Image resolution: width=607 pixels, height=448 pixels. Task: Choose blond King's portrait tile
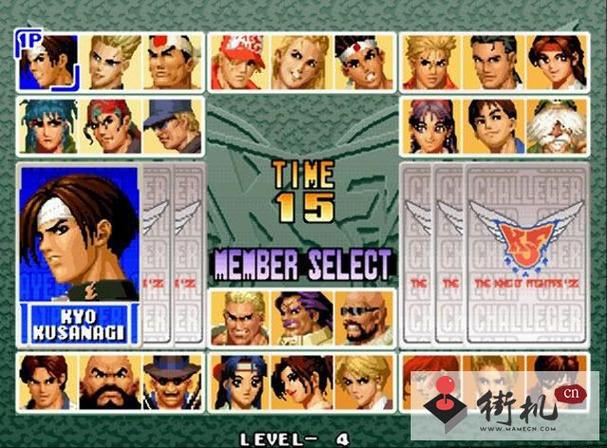point(360,381)
